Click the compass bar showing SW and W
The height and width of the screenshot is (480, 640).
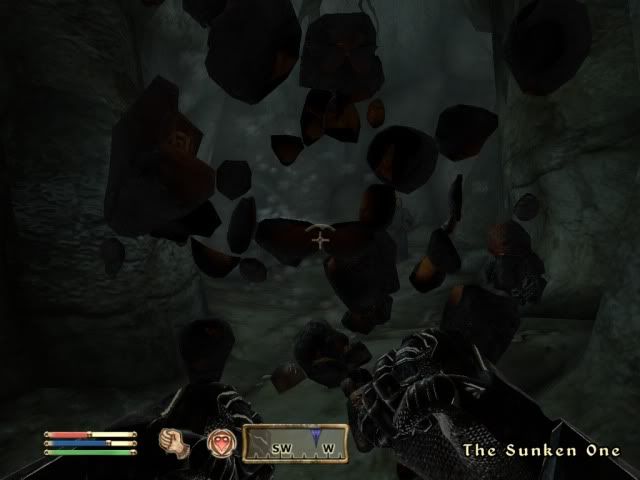tap(294, 444)
